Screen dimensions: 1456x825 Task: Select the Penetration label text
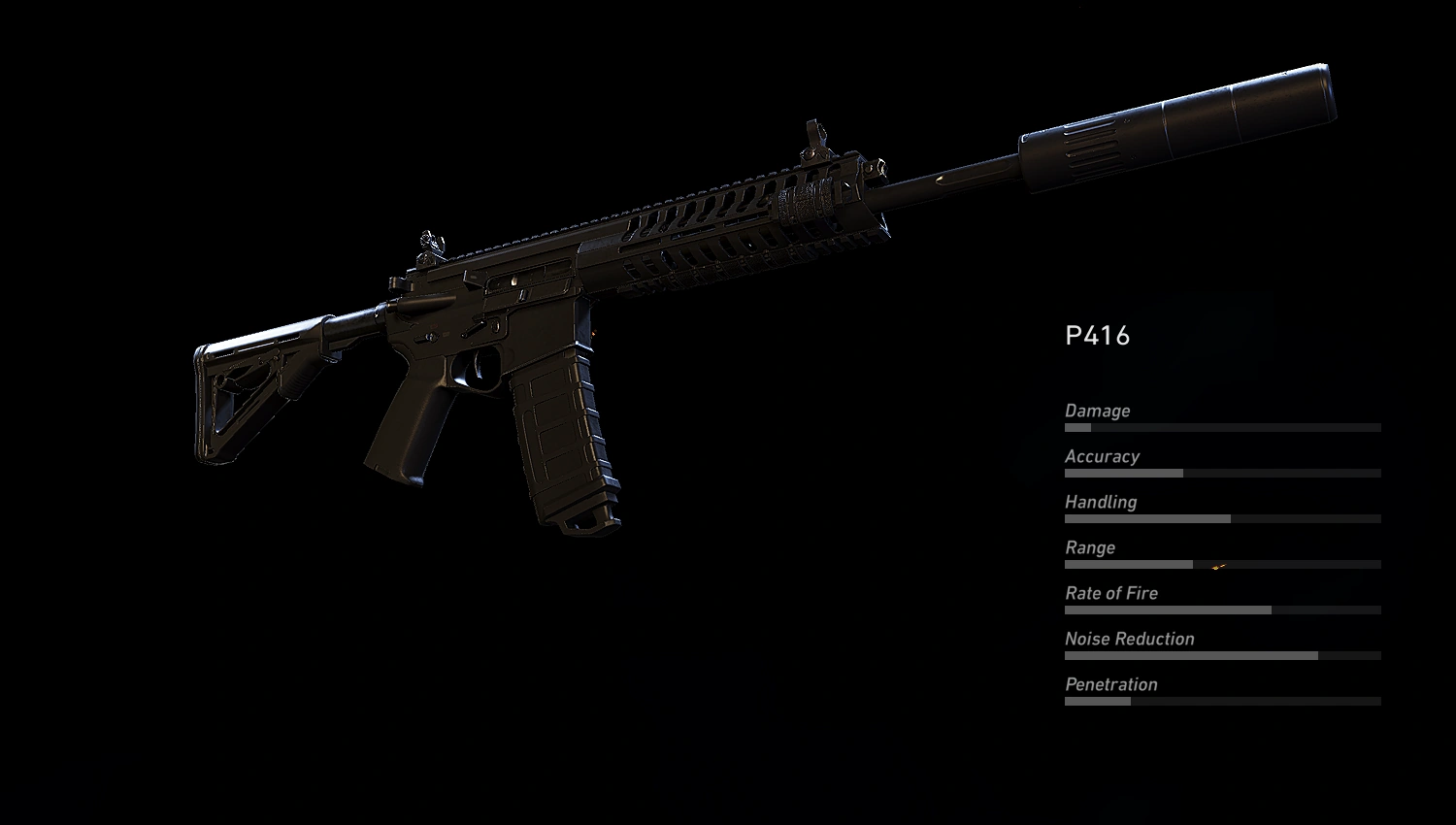pyautogui.click(x=1111, y=684)
